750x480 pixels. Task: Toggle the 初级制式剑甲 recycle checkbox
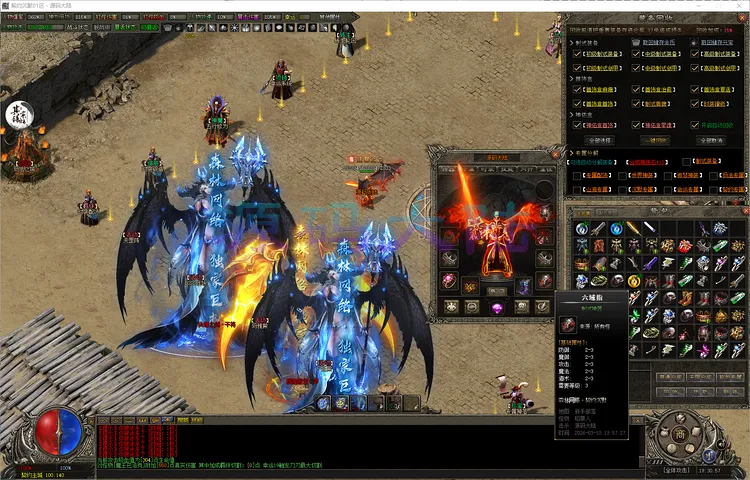(x=577, y=69)
